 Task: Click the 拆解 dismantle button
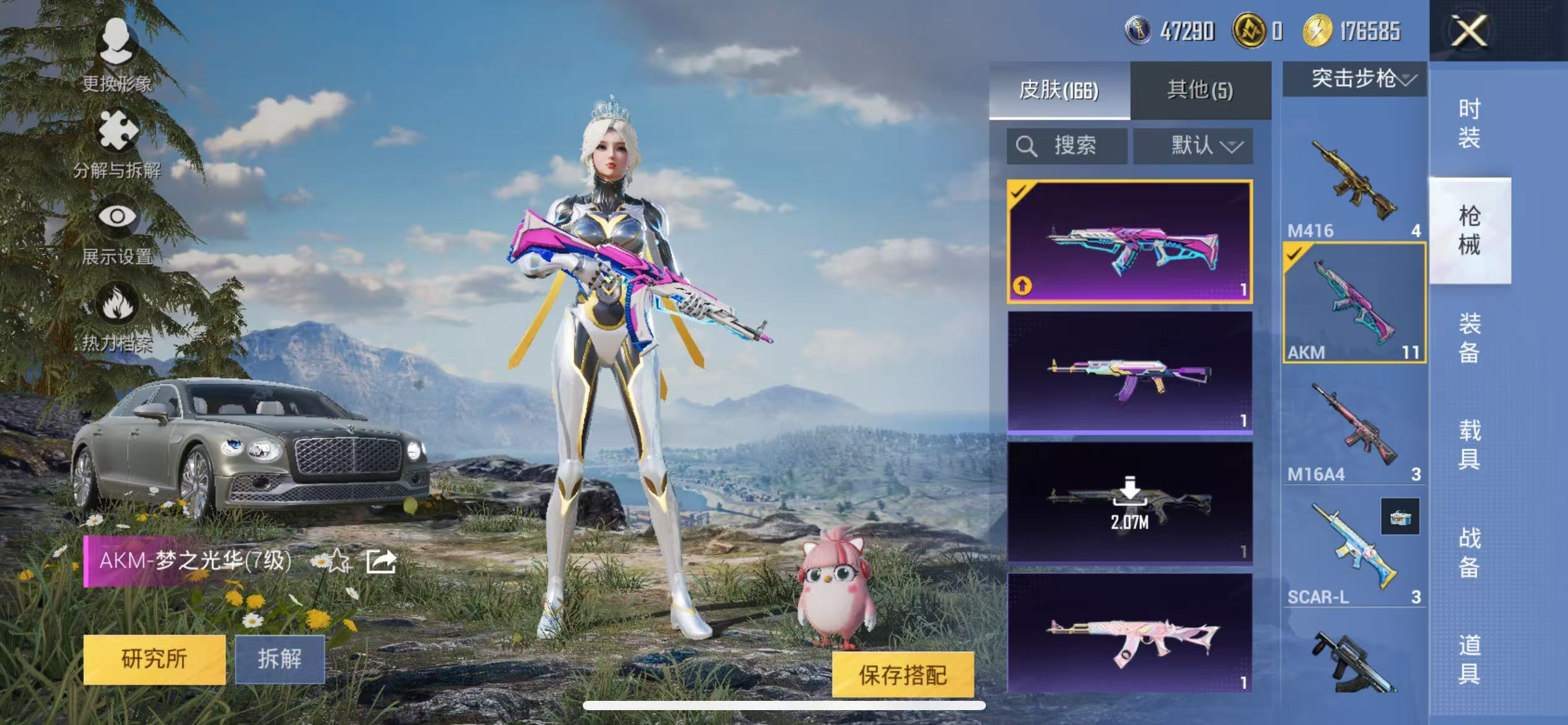(x=280, y=659)
